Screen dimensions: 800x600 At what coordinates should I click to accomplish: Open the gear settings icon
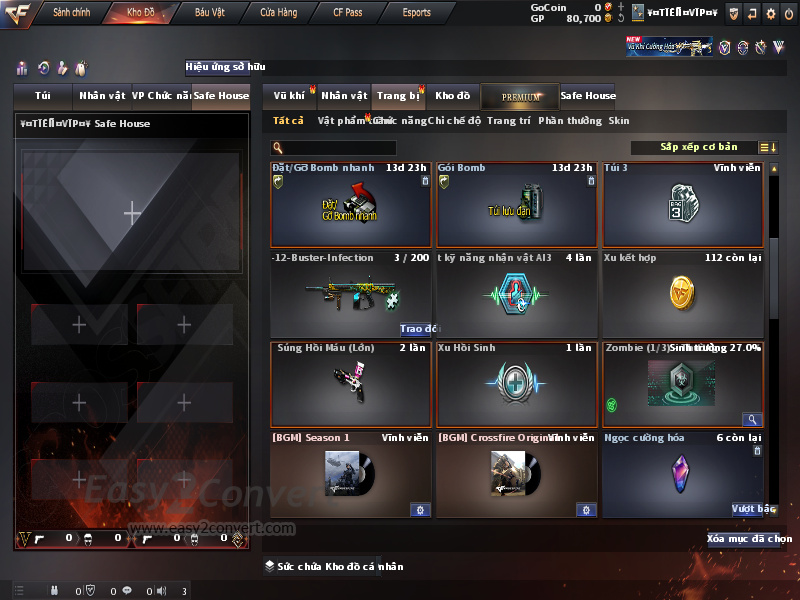[x=770, y=13]
